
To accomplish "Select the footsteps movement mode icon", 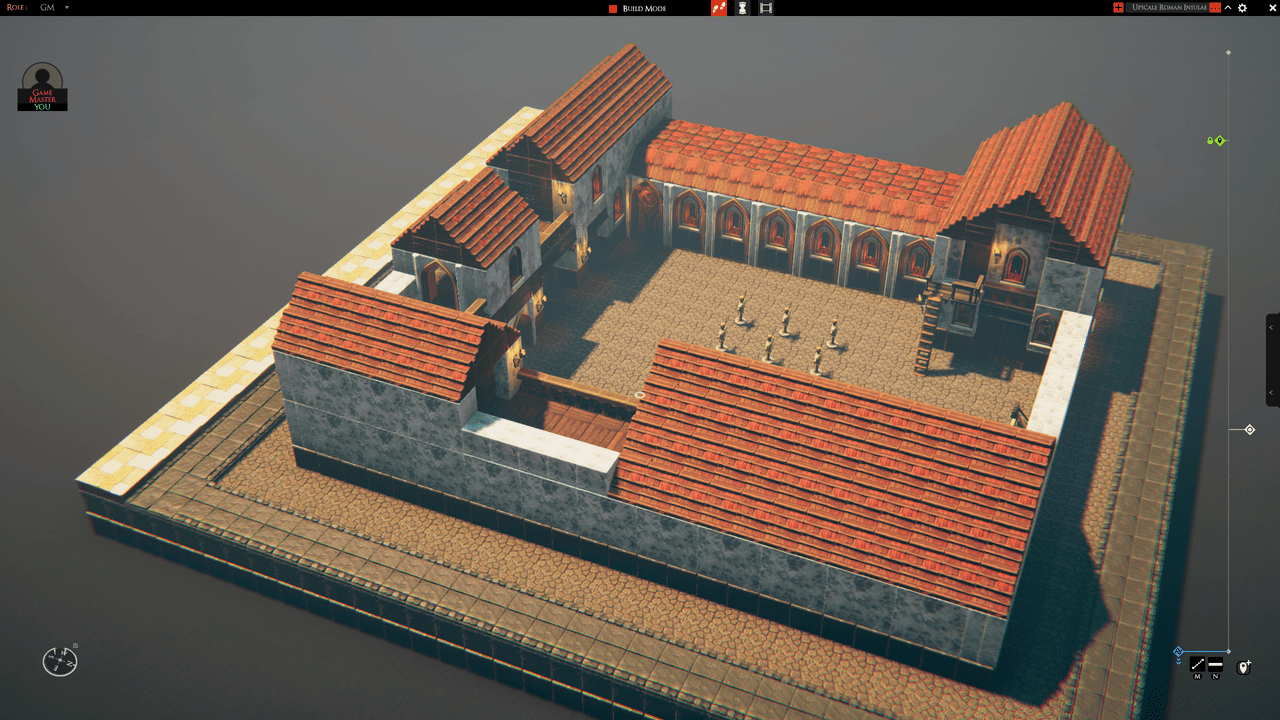I will (x=718, y=8).
